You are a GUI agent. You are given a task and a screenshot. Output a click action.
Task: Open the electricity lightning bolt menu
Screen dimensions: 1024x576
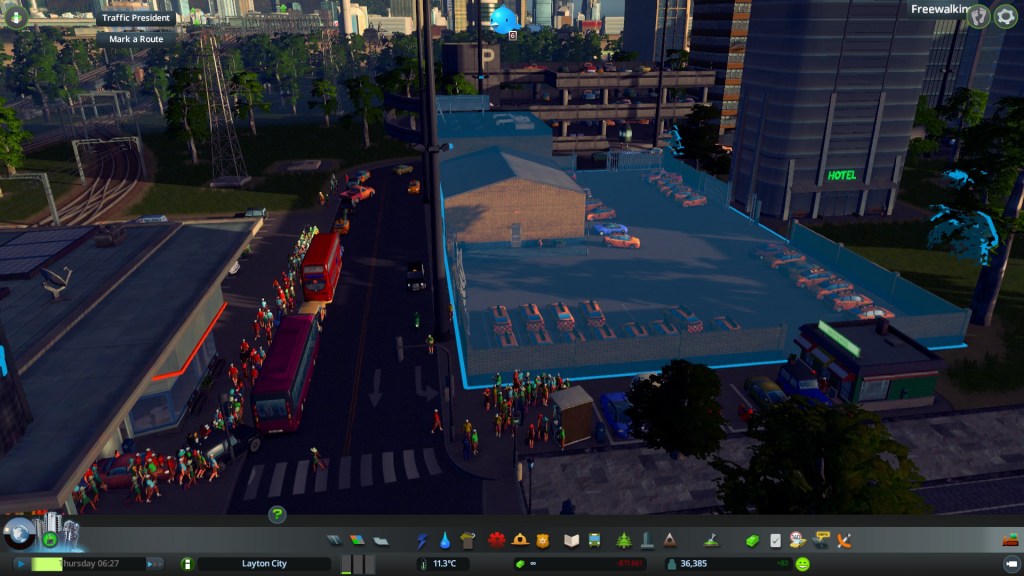pyautogui.click(x=422, y=541)
